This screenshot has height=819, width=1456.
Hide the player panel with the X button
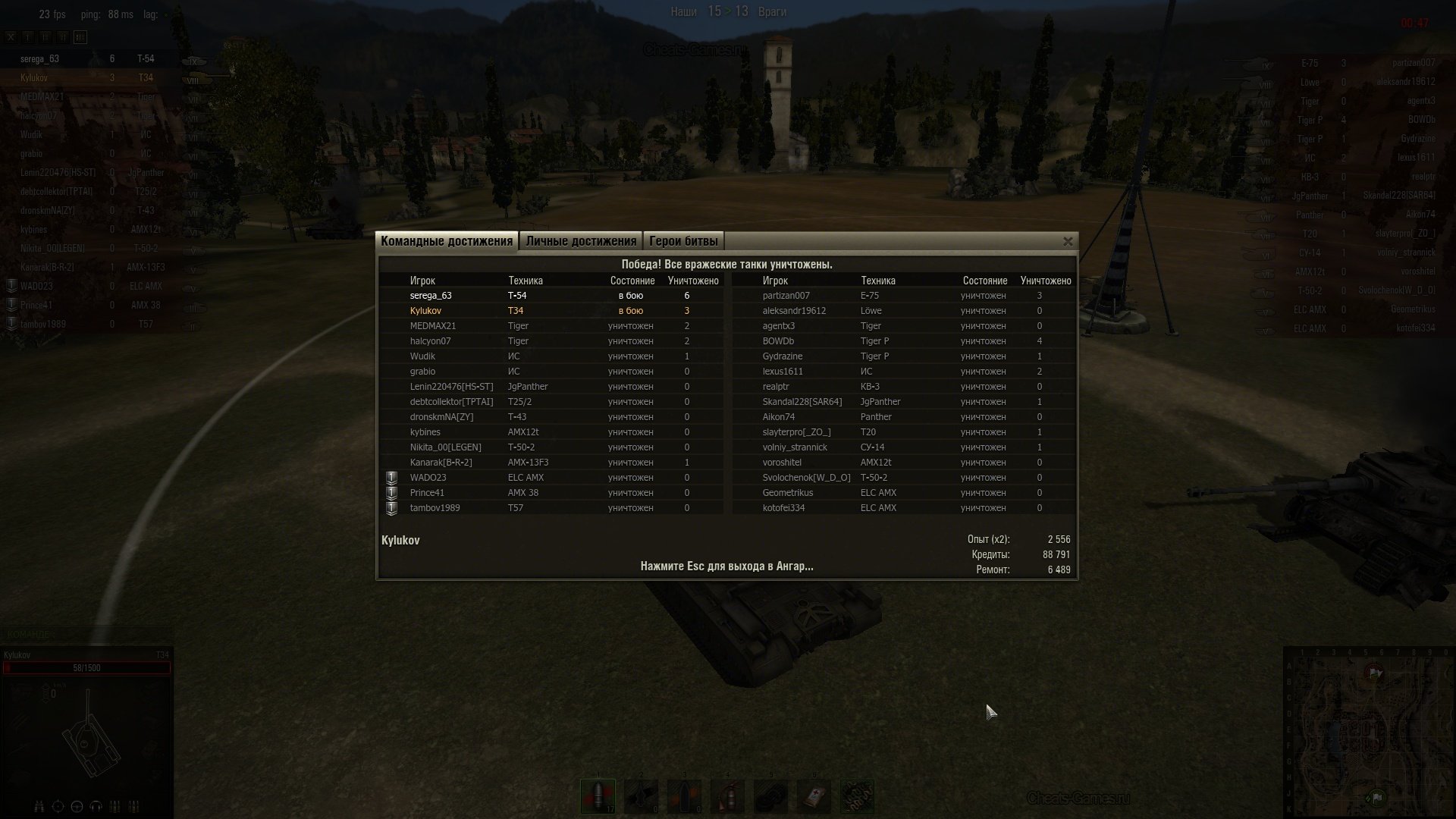[x=11, y=36]
